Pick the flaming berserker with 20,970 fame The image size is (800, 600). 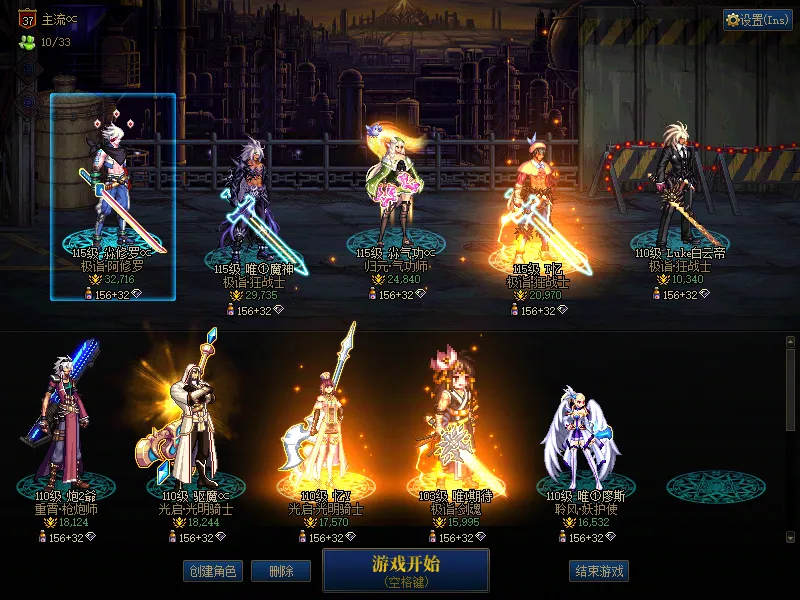click(x=538, y=205)
